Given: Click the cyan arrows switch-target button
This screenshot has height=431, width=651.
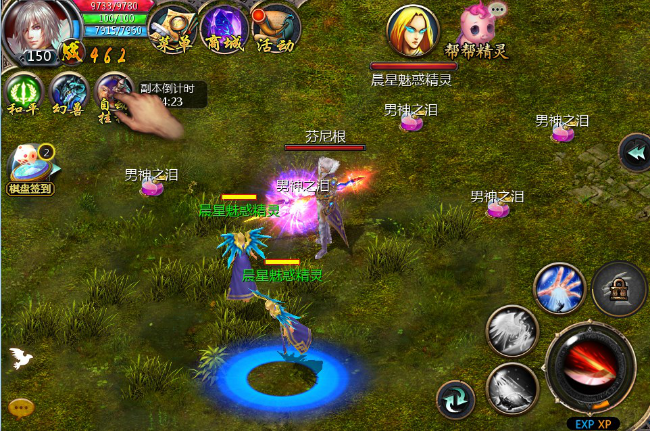Looking at the screenshot, I should click(456, 400).
